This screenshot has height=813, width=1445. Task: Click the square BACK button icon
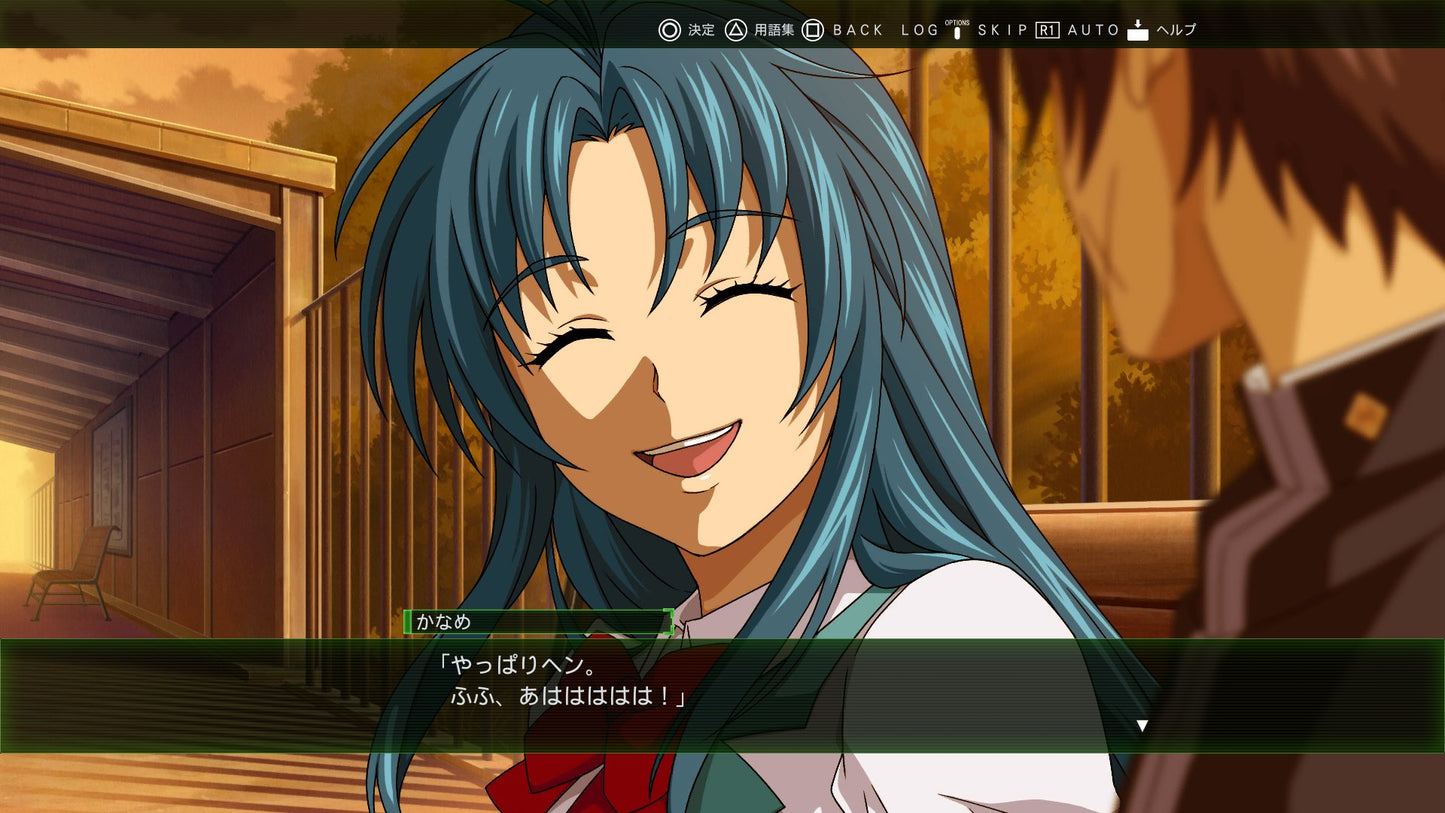click(813, 30)
